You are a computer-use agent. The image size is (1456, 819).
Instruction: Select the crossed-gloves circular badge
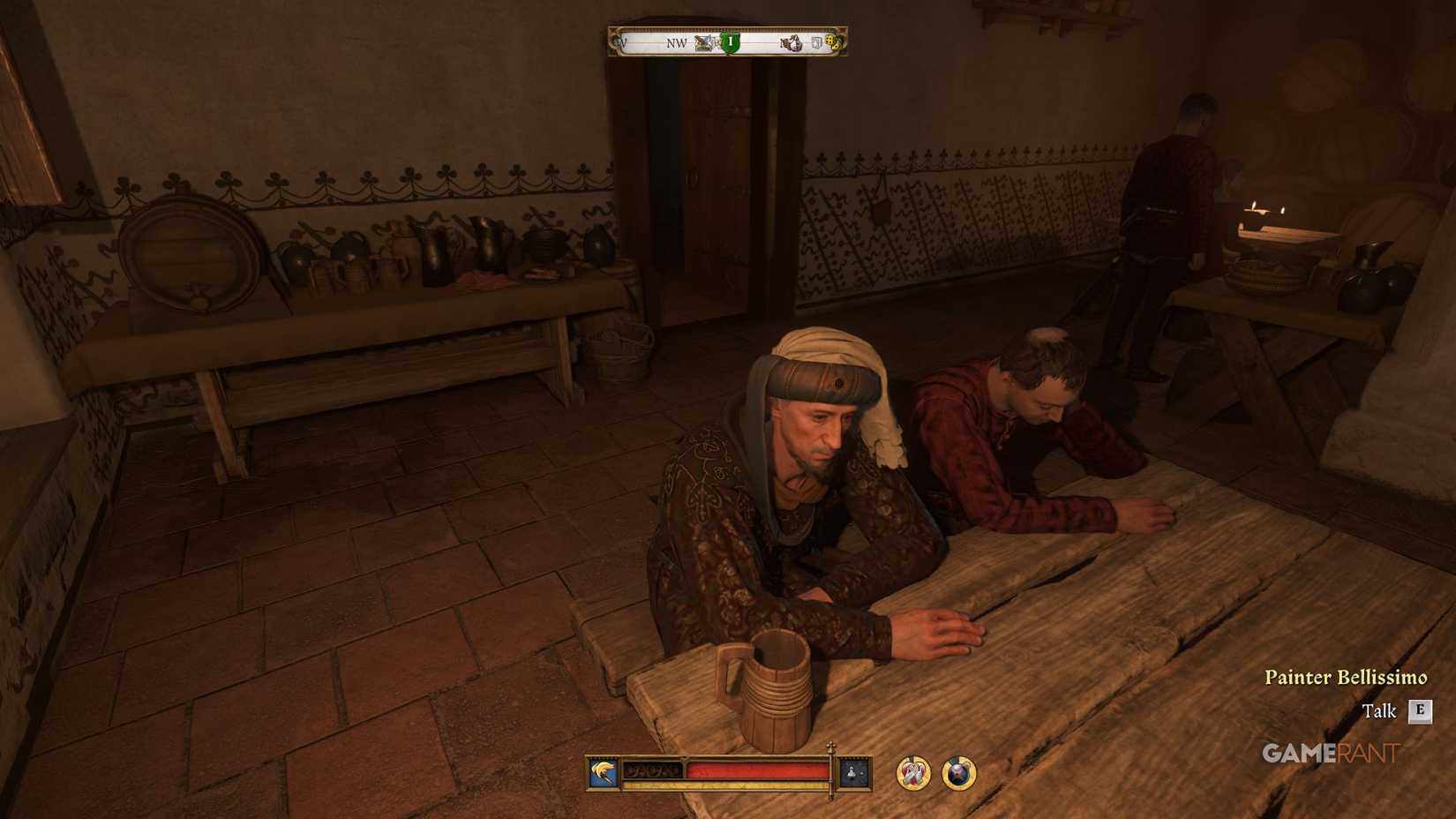pyautogui.click(x=912, y=772)
